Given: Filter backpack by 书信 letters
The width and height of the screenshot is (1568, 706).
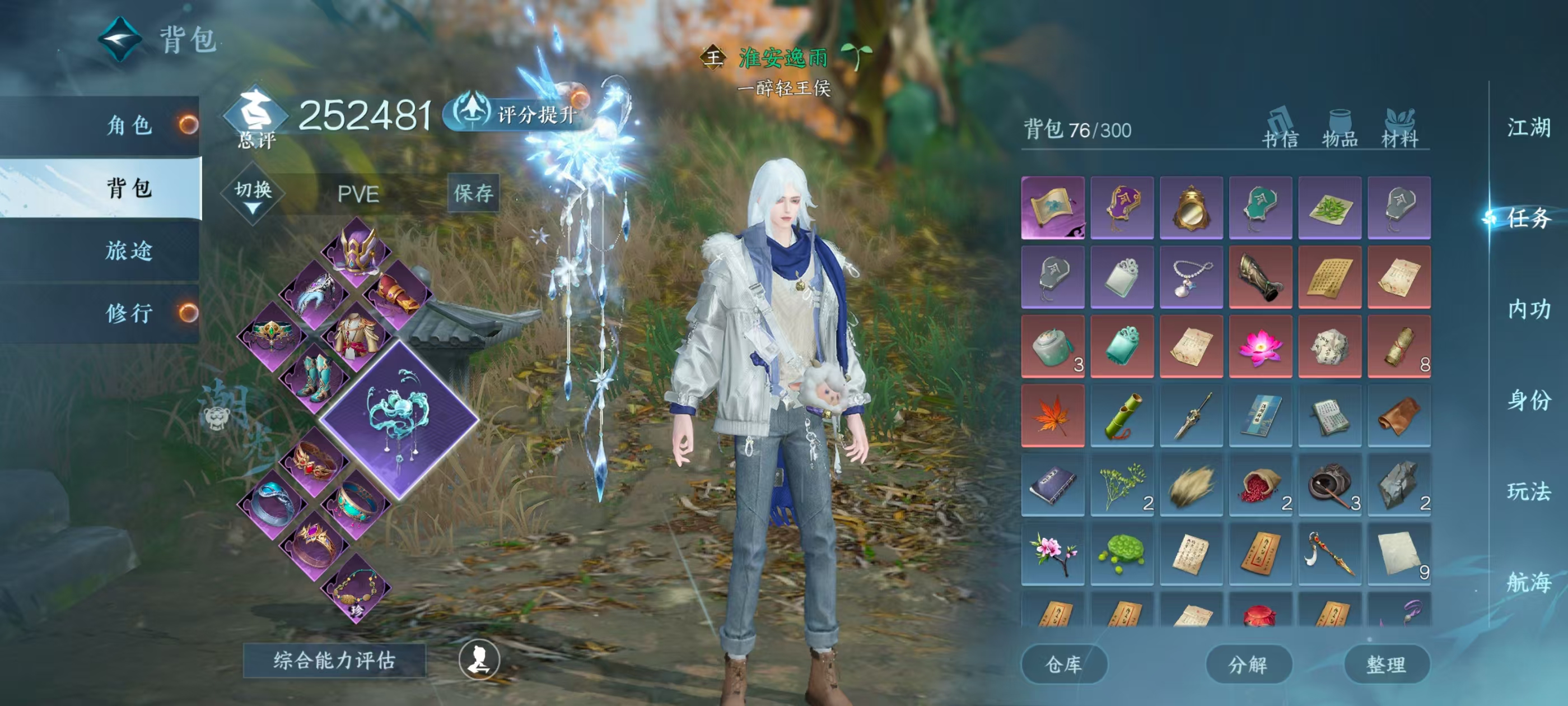Looking at the screenshot, I should (1280, 130).
